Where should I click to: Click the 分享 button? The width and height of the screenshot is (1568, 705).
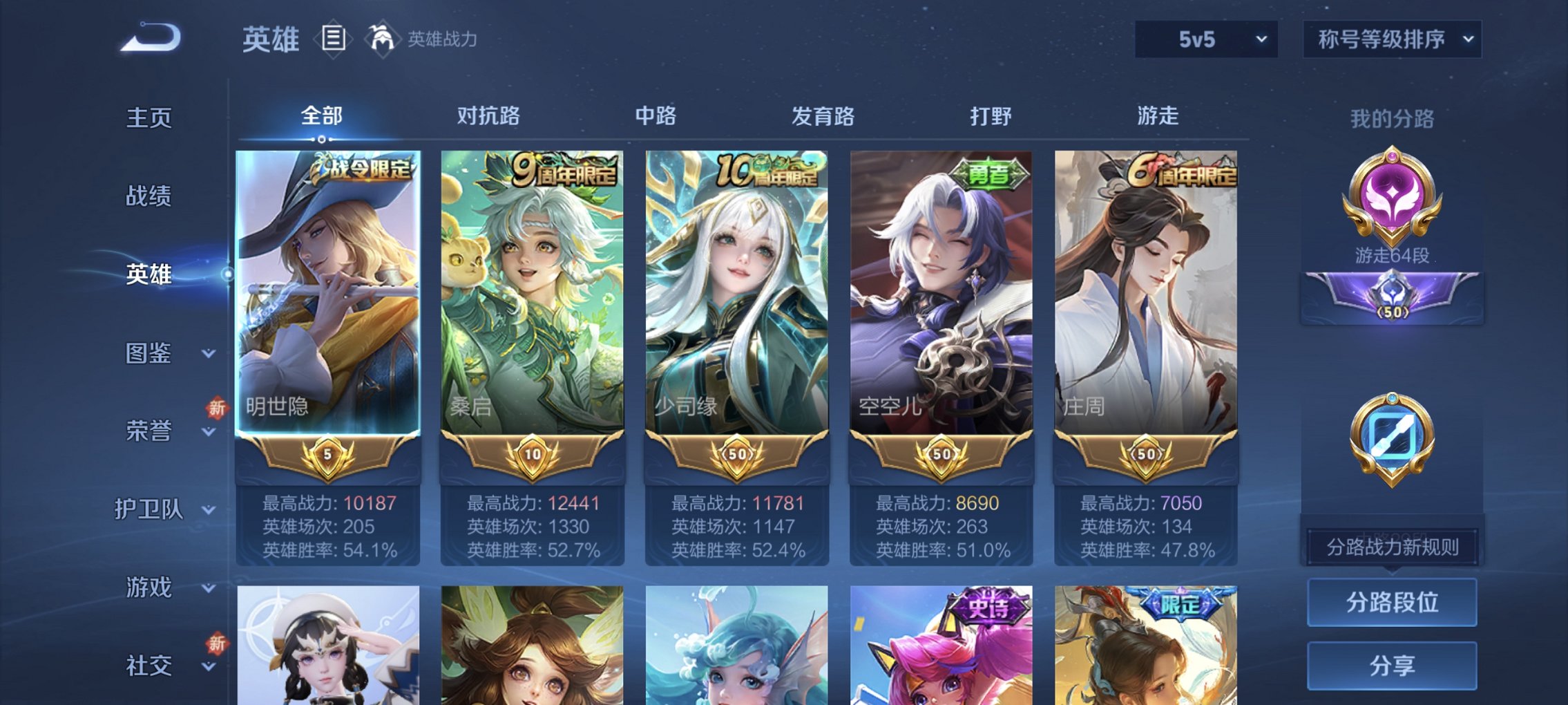pyautogui.click(x=1393, y=664)
